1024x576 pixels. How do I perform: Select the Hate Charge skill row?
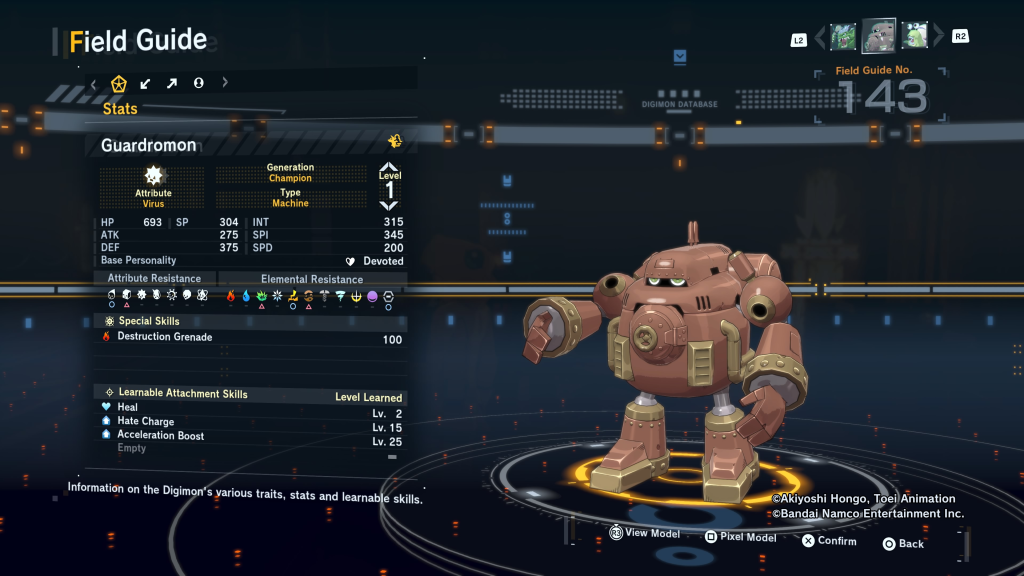pos(250,422)
